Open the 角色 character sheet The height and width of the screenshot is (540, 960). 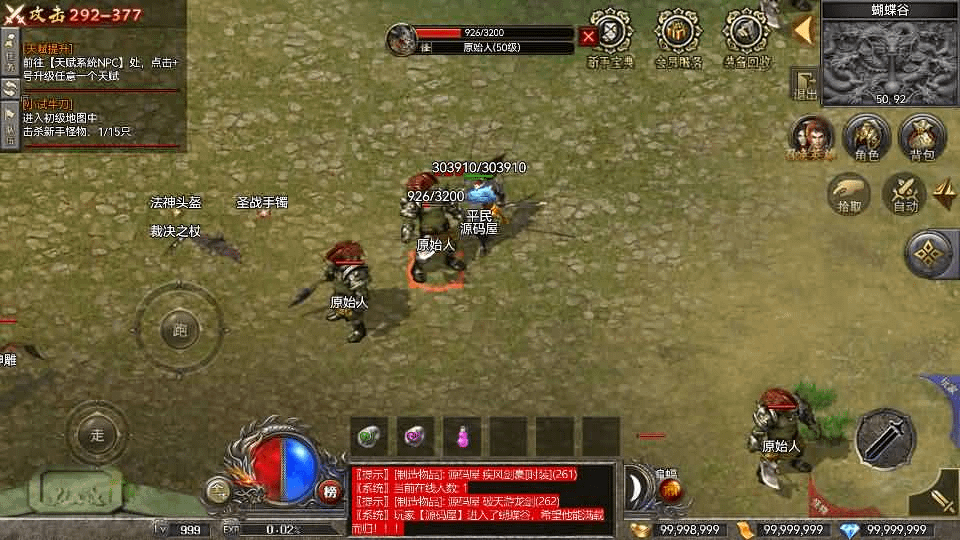click(x=866, y=136)
